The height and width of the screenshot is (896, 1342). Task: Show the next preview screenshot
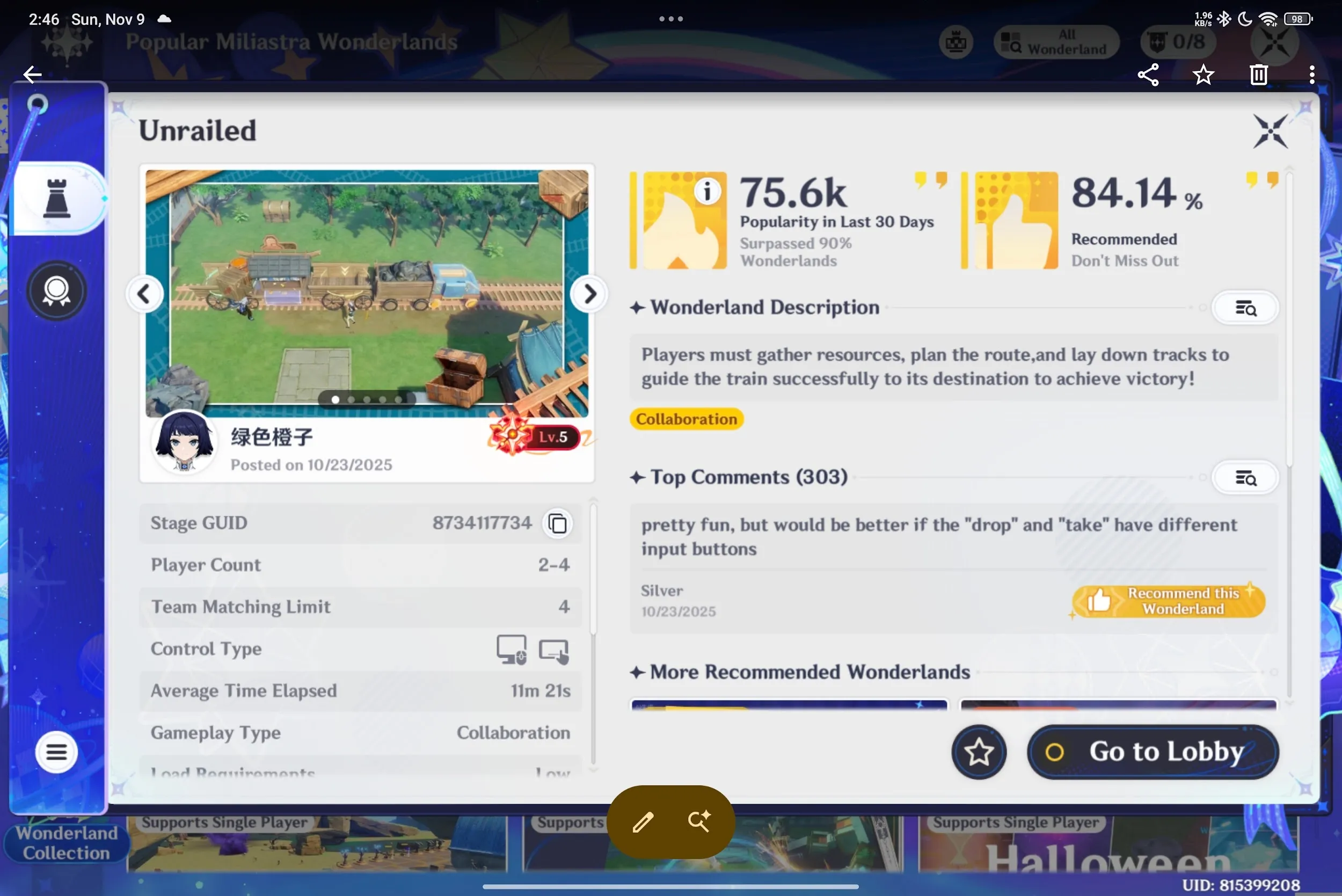(589, 294)
